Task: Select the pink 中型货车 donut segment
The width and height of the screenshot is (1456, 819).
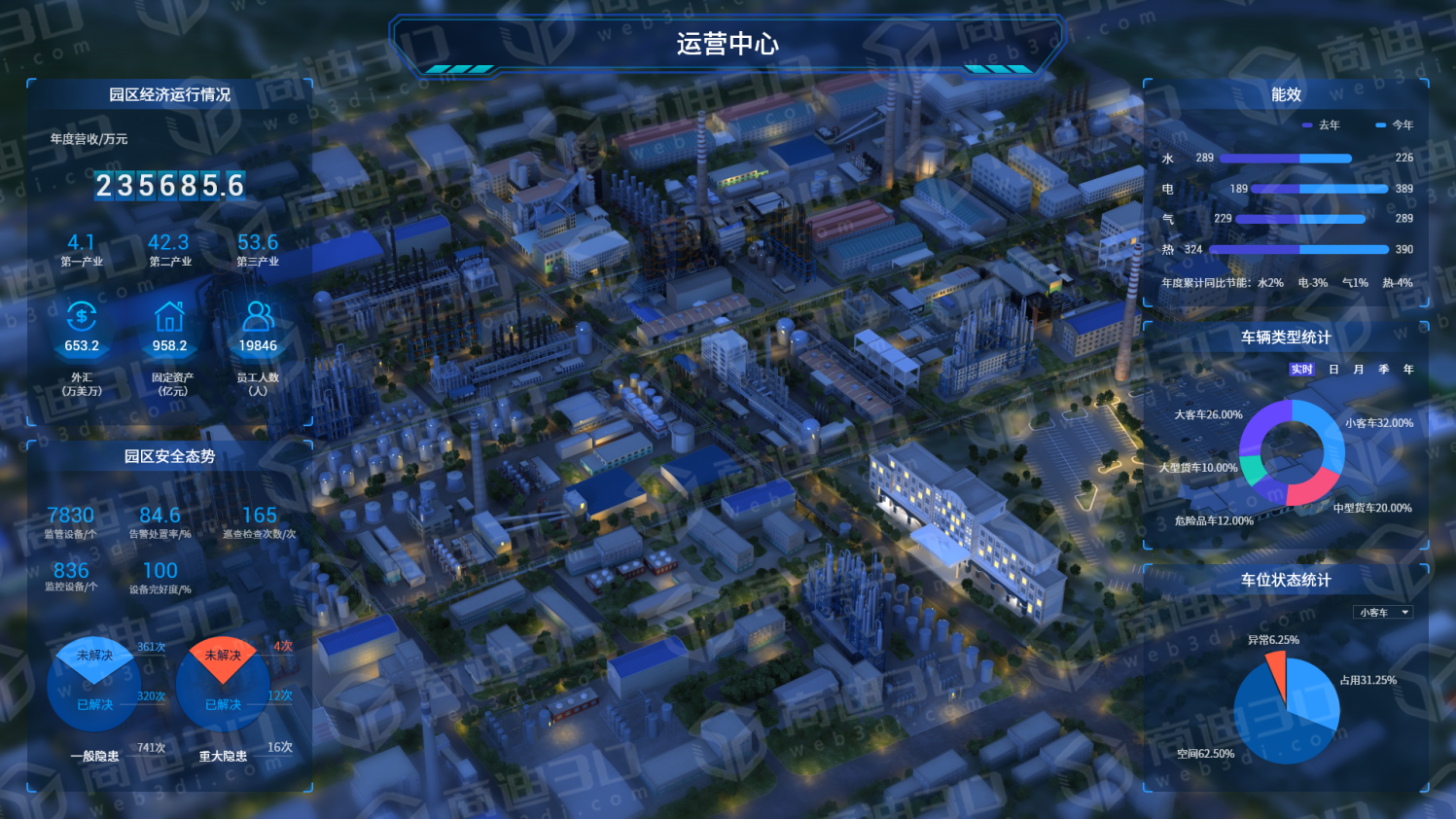Action: (1310, 486)
